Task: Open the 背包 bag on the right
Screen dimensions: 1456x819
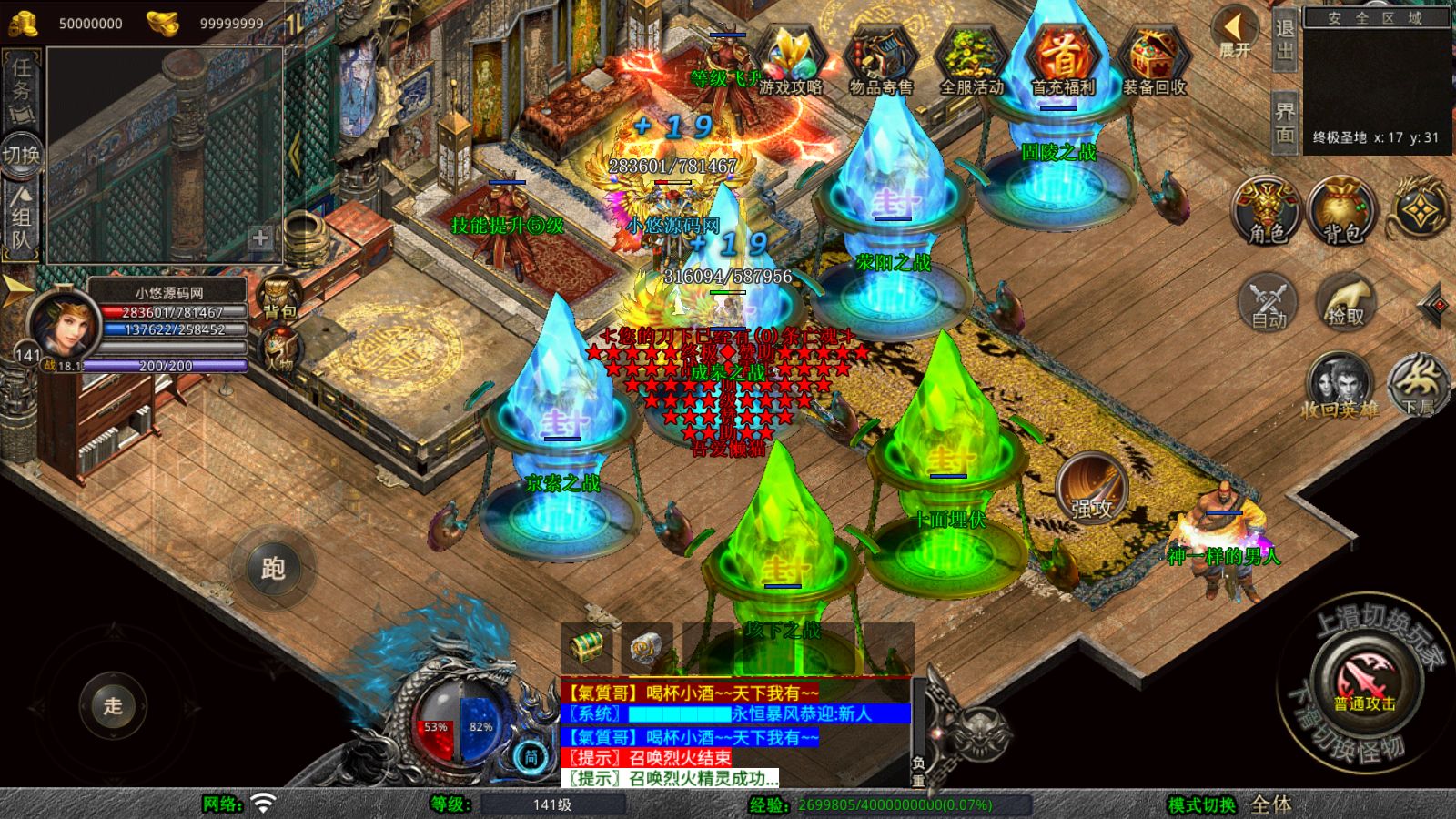Action: click(1341, 211)
